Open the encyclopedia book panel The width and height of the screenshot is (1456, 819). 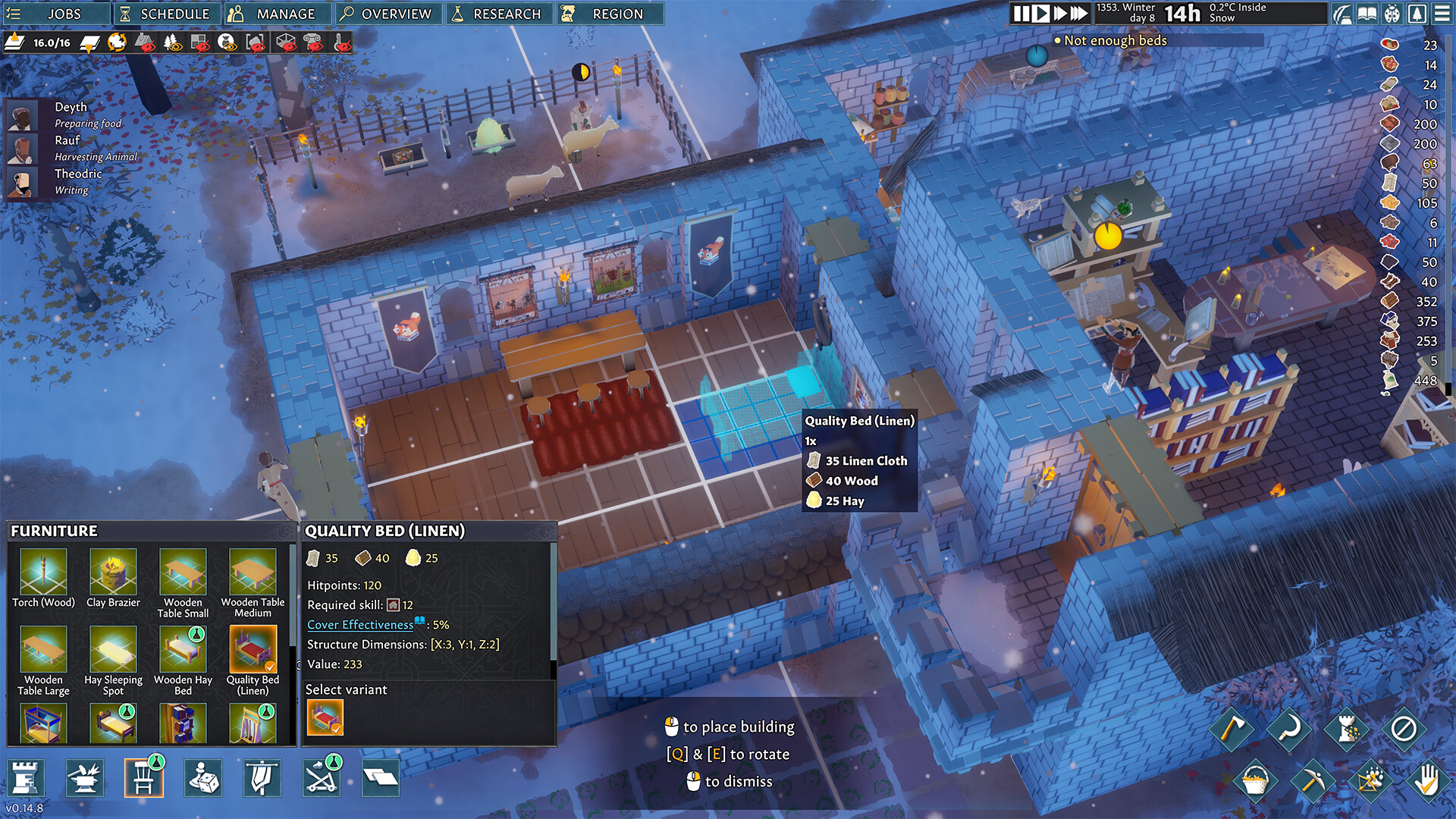click(1367, 14)
